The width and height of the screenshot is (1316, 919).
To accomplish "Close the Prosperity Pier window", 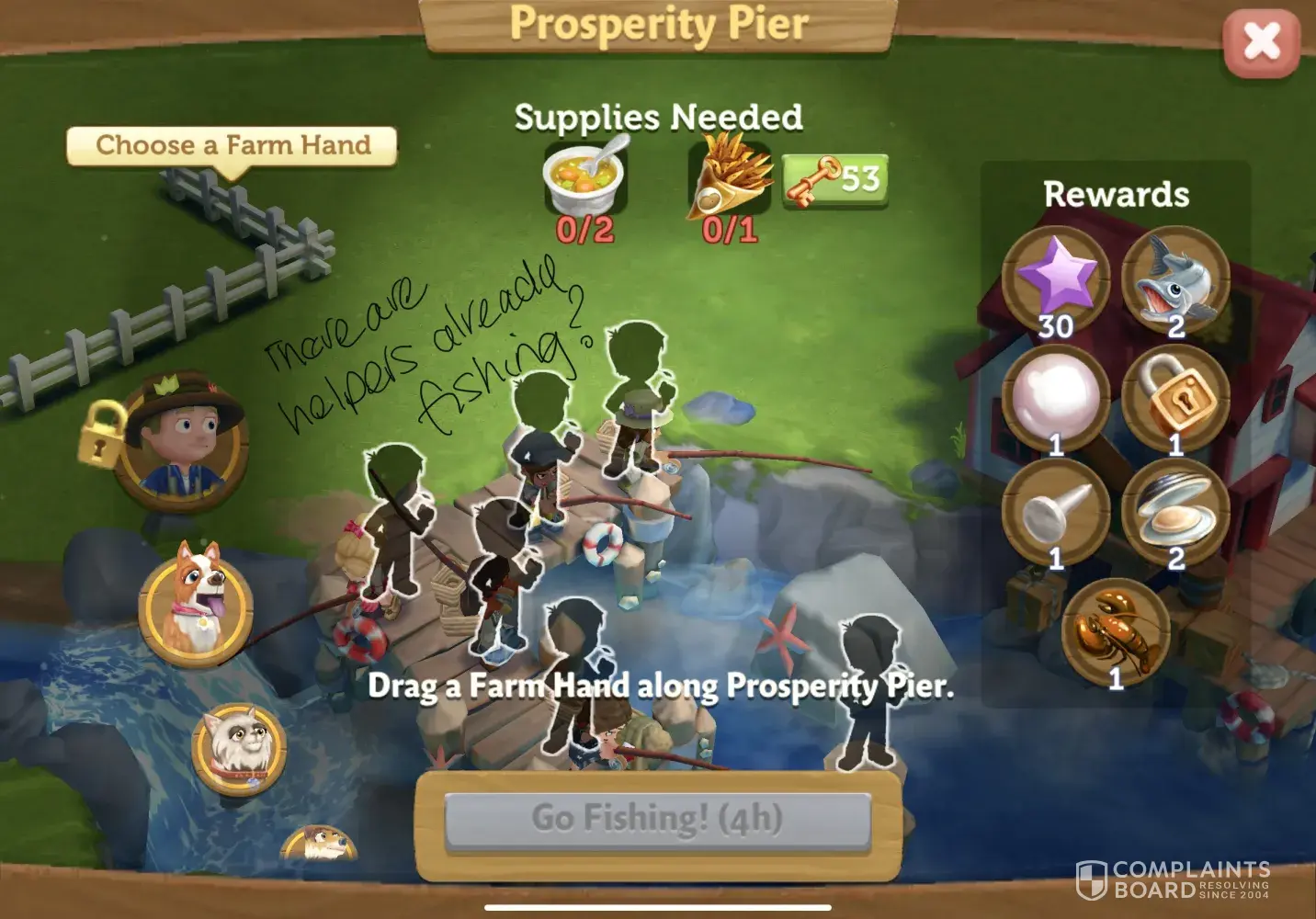I will click(x=1261, y=42).
